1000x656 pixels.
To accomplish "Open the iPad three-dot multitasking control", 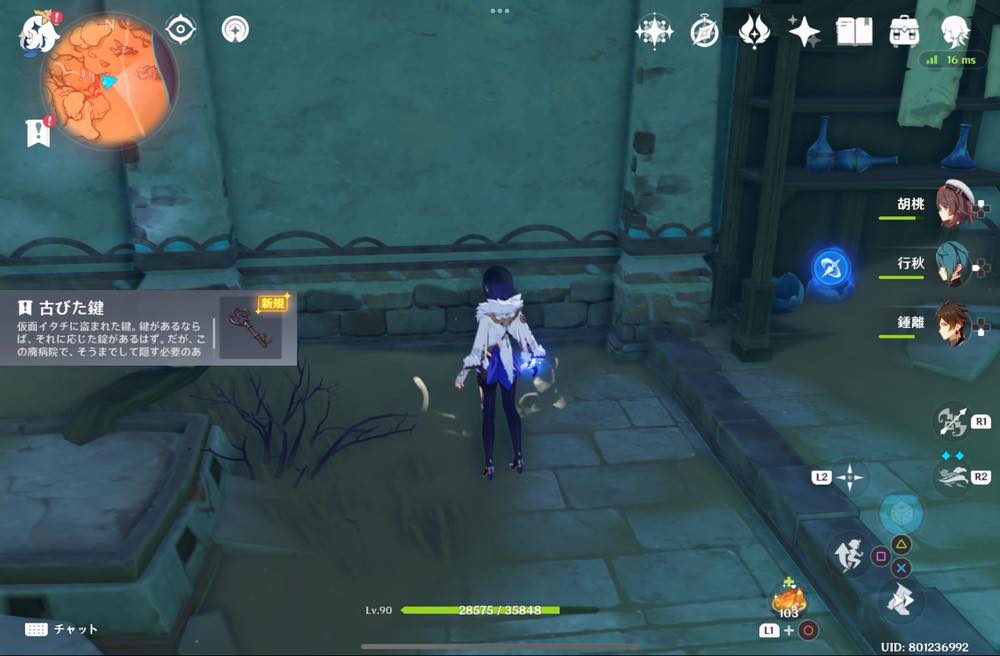I will pyautogui.click(x=500, y=10).
